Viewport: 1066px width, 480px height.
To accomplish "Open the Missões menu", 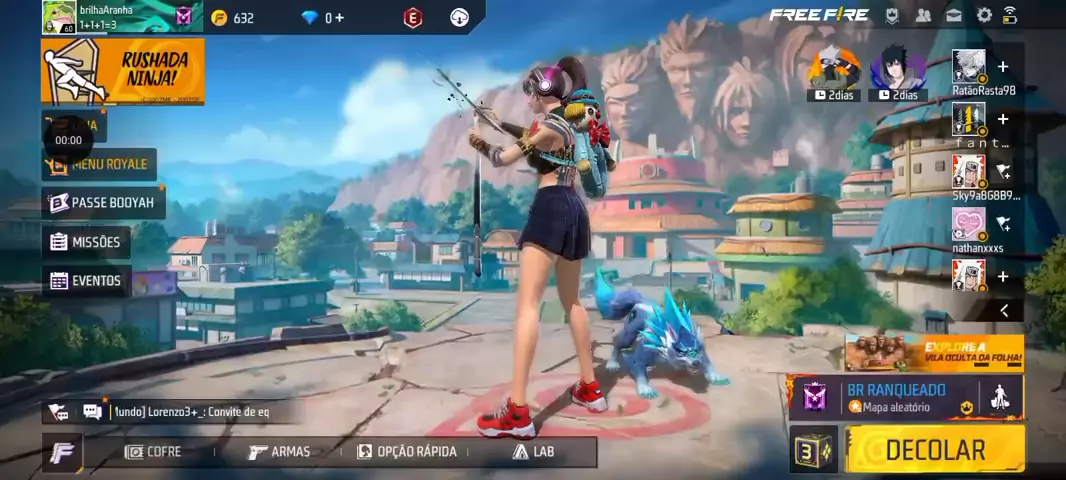I will [86, 242].
